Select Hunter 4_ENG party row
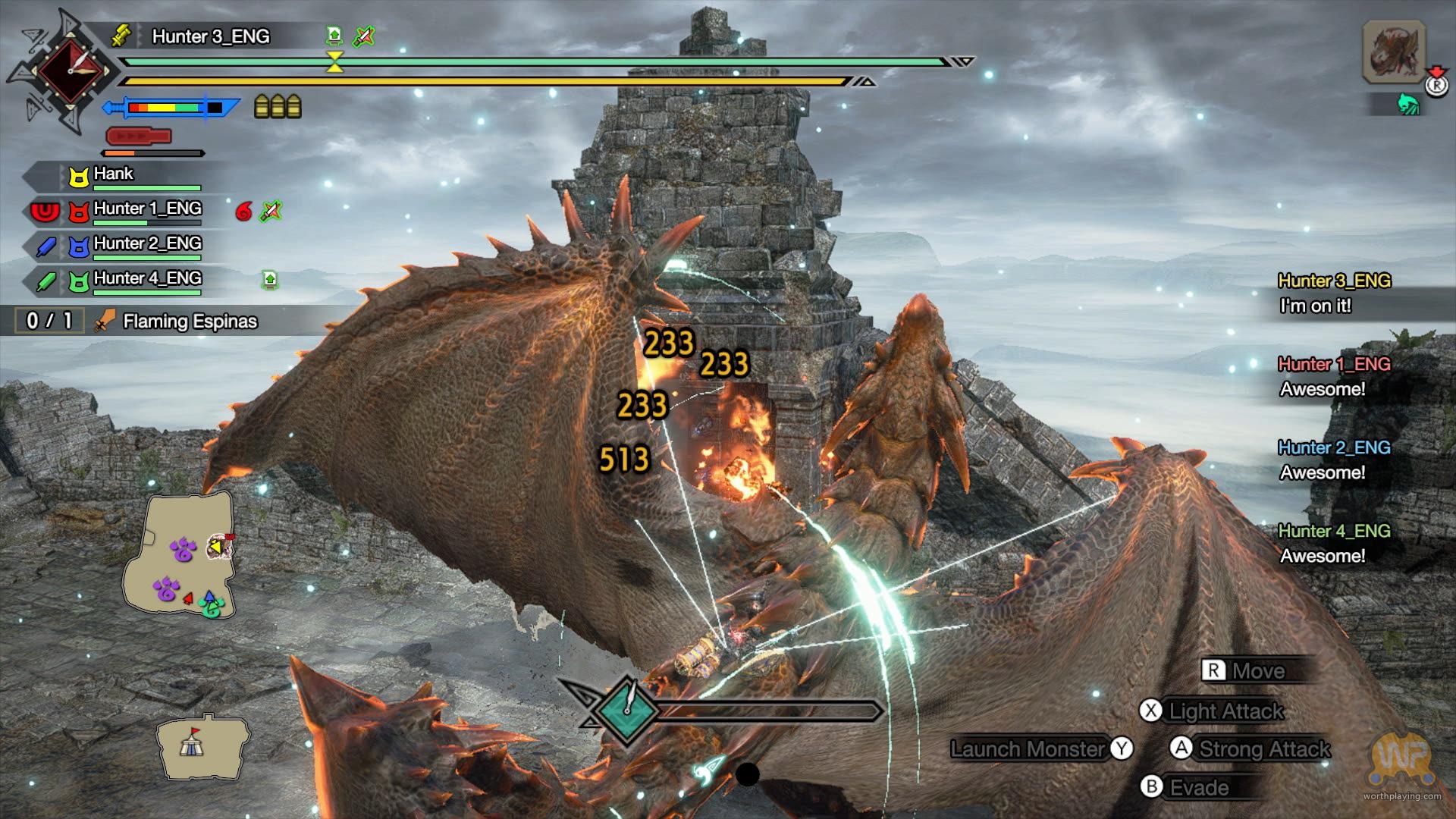Screen dimensions: 1456x819 coord(147,280)
